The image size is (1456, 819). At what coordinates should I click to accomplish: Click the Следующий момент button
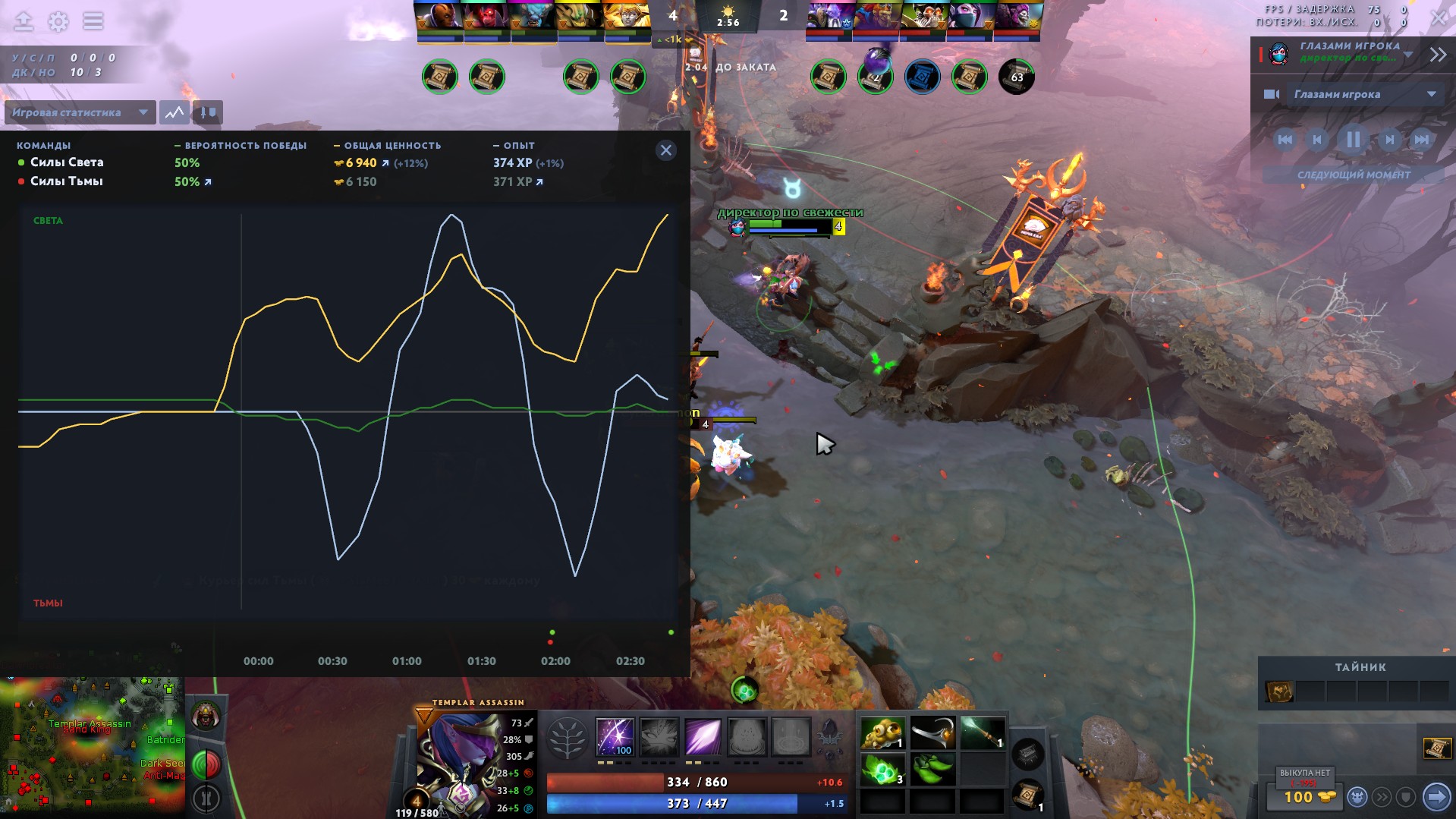[x=1353, y=175]
